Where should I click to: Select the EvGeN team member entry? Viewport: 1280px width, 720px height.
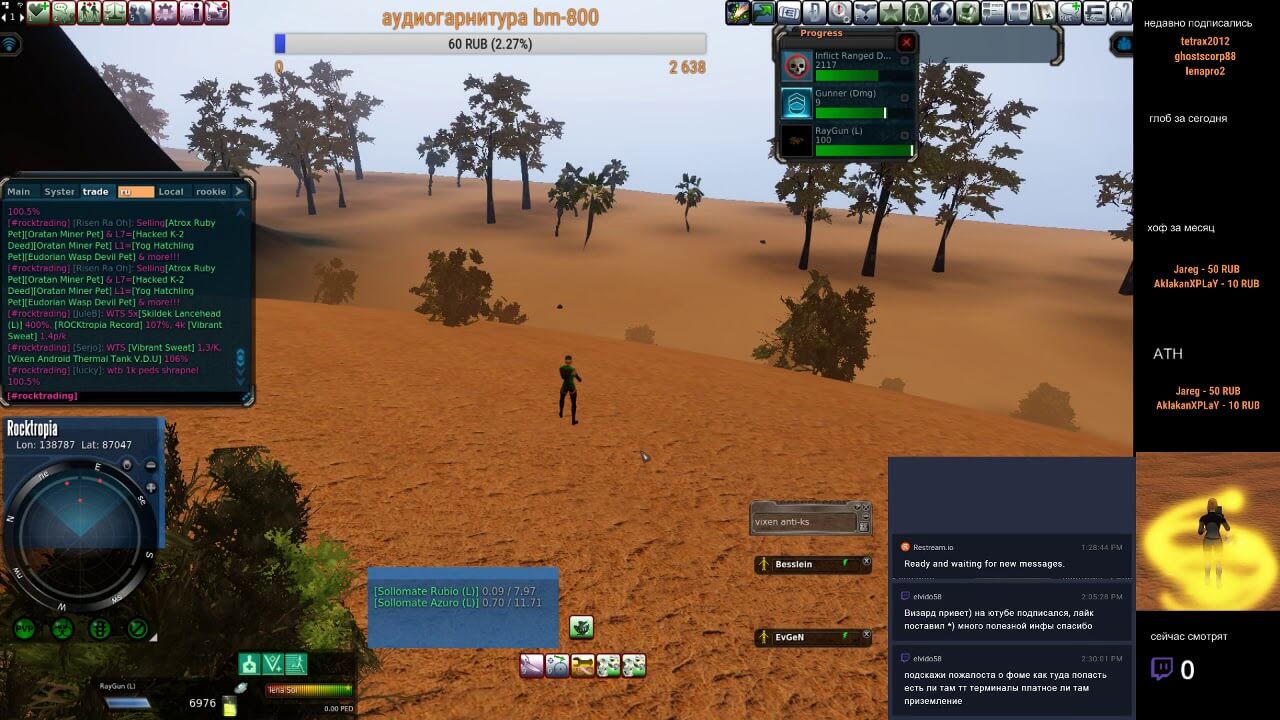point(810,637)
